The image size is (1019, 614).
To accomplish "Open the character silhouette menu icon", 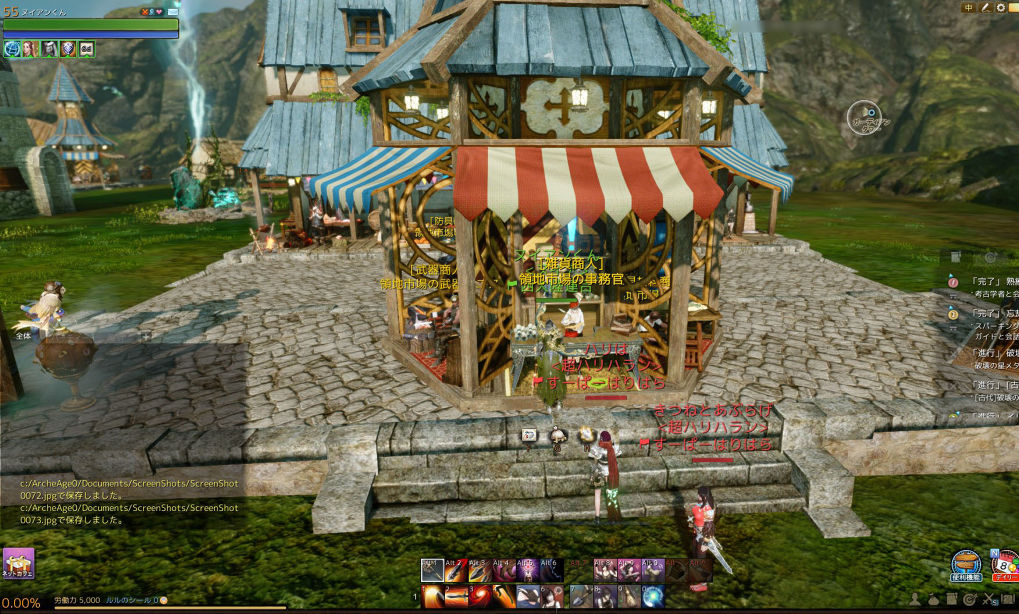I will point(913,600).
